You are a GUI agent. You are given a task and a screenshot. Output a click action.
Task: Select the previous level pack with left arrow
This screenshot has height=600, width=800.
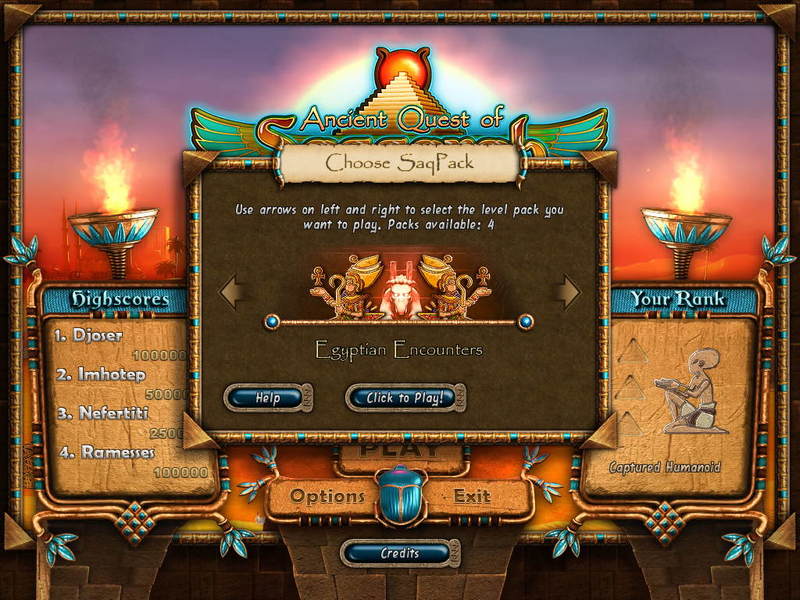pyautogui.click(x=232, y=292)
